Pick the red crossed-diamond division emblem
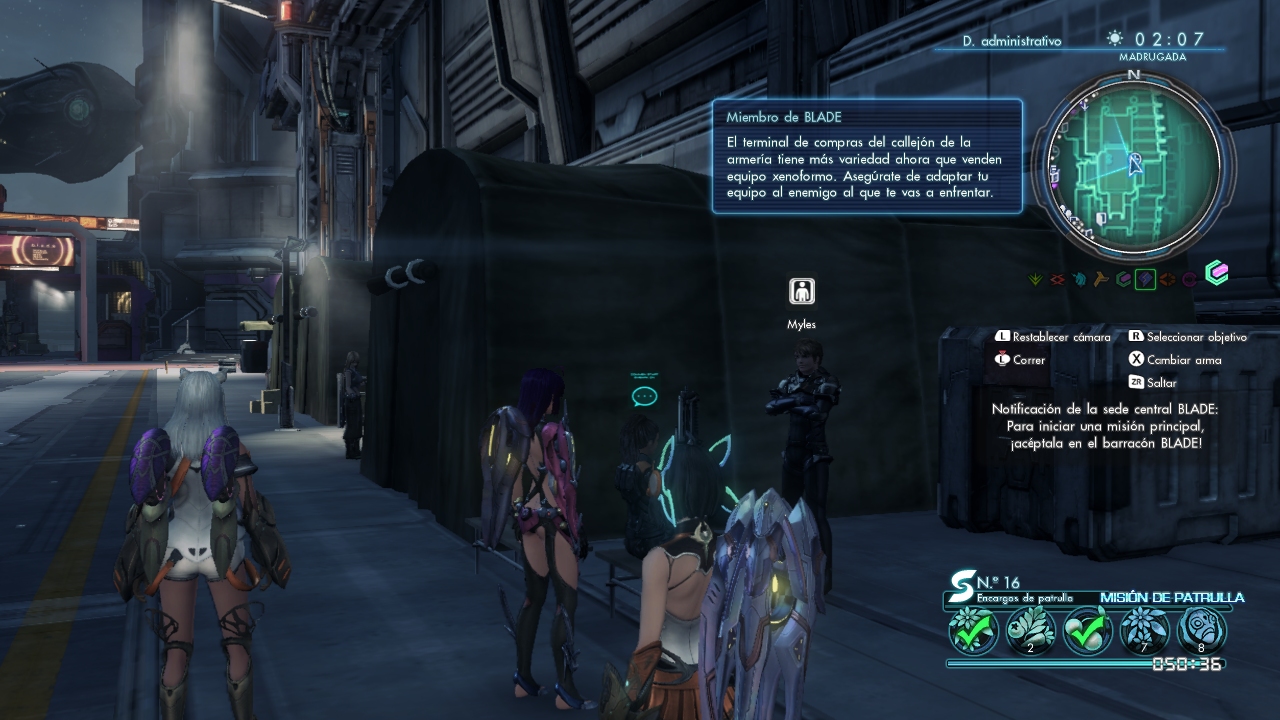 tap(1057, 279)
